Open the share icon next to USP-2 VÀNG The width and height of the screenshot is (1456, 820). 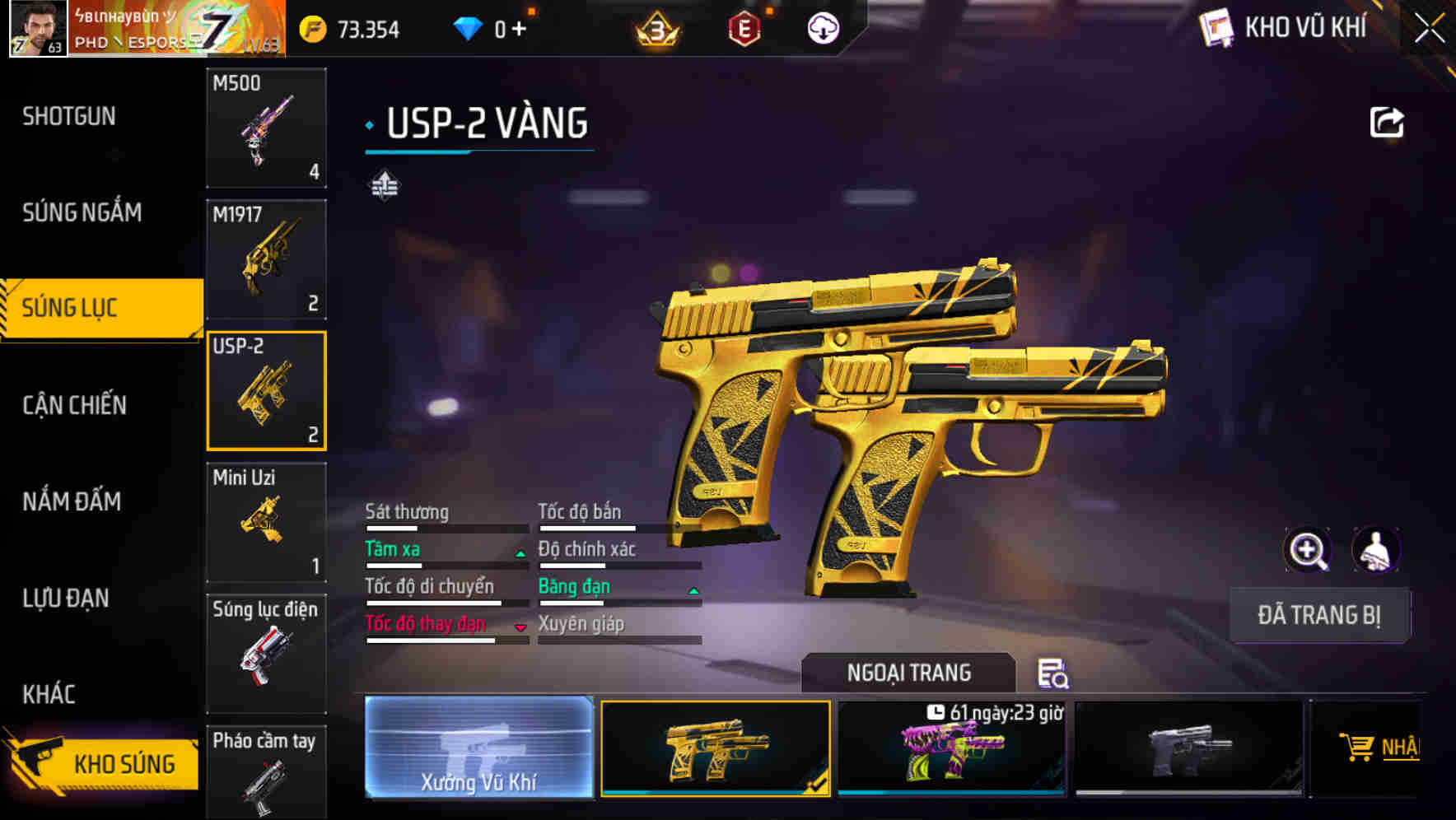1388,121
